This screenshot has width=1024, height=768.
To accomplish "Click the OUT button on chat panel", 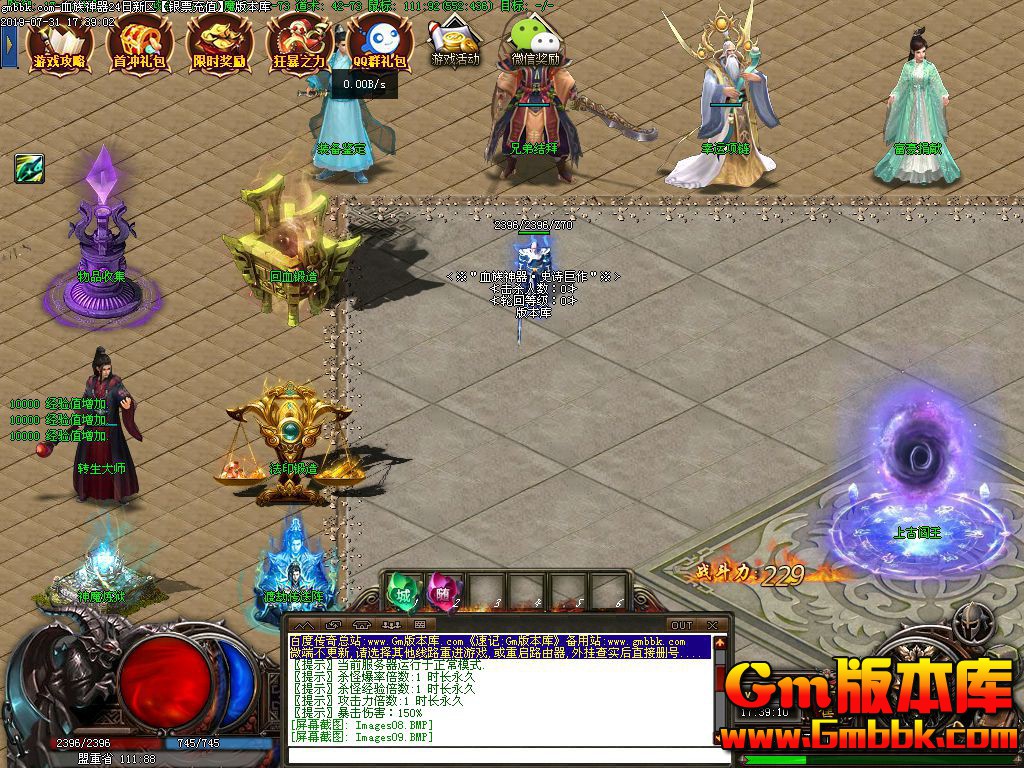I will 681,626.
